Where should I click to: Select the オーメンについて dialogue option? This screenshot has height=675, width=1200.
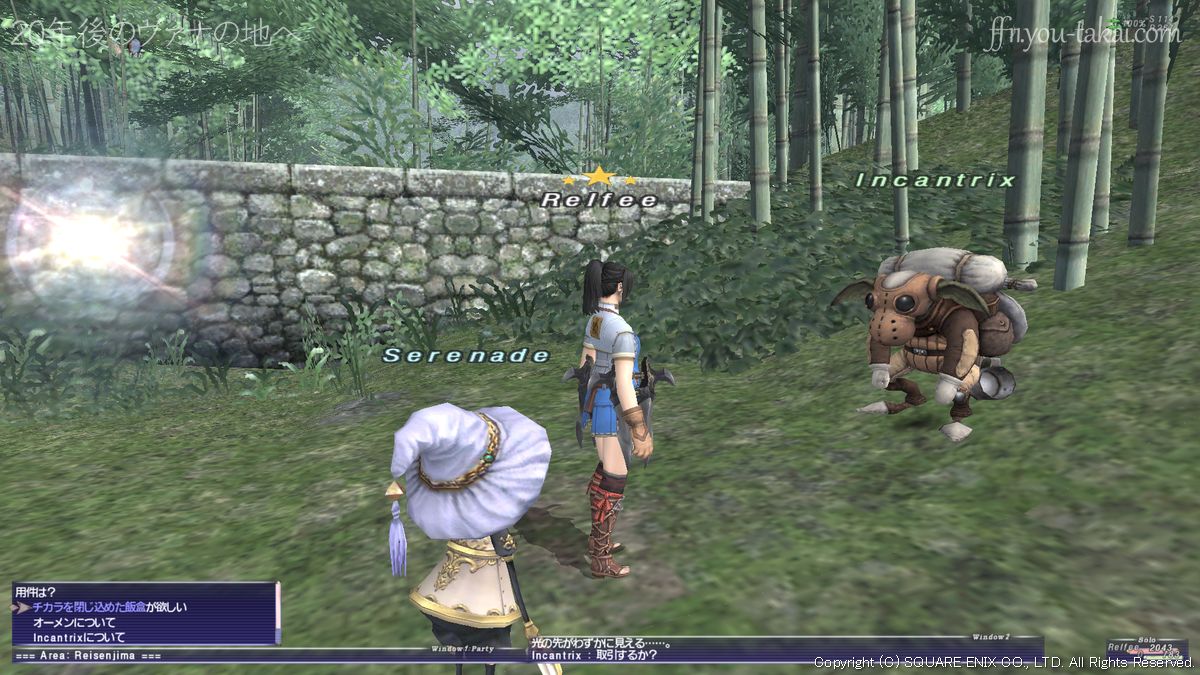click(74, 622)
